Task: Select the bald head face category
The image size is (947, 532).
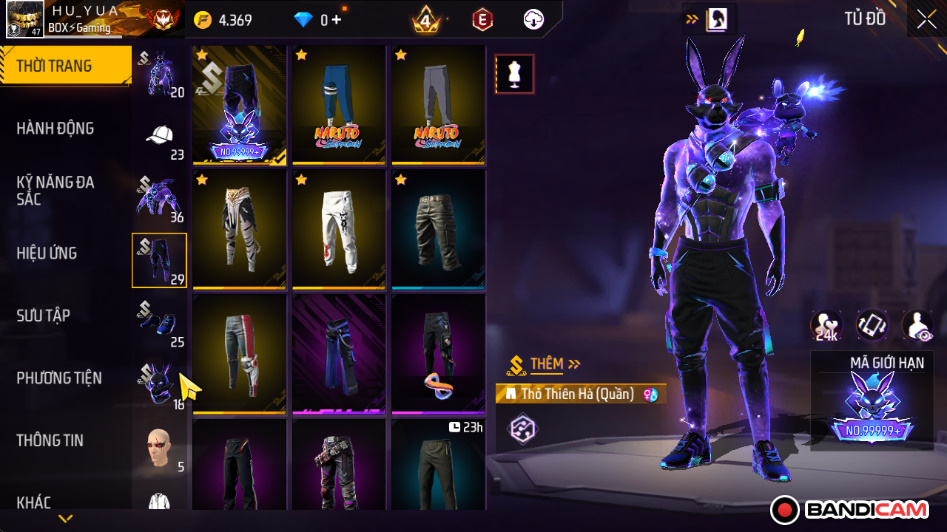Action: 159,446
